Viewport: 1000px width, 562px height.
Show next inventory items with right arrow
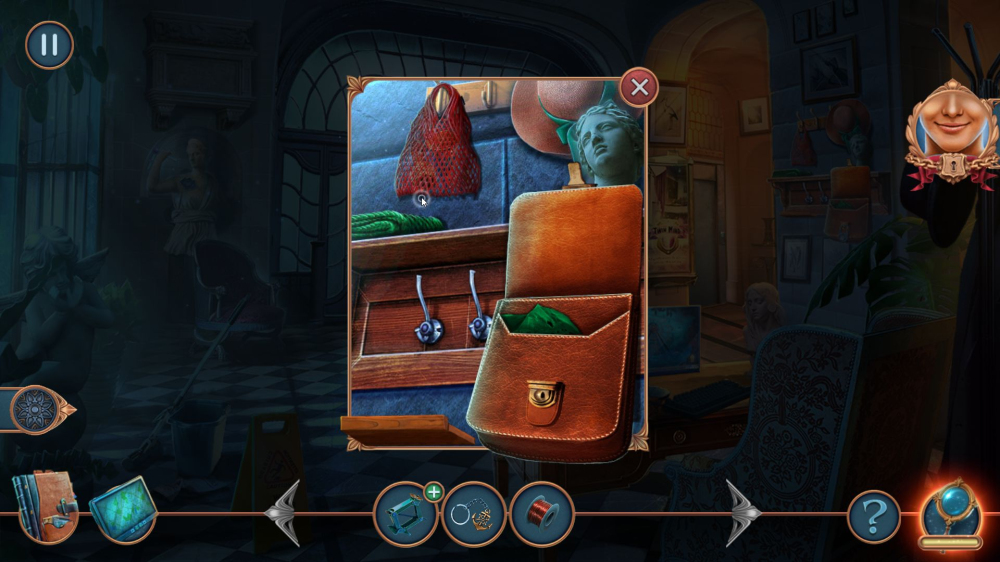tap(743, 514)
